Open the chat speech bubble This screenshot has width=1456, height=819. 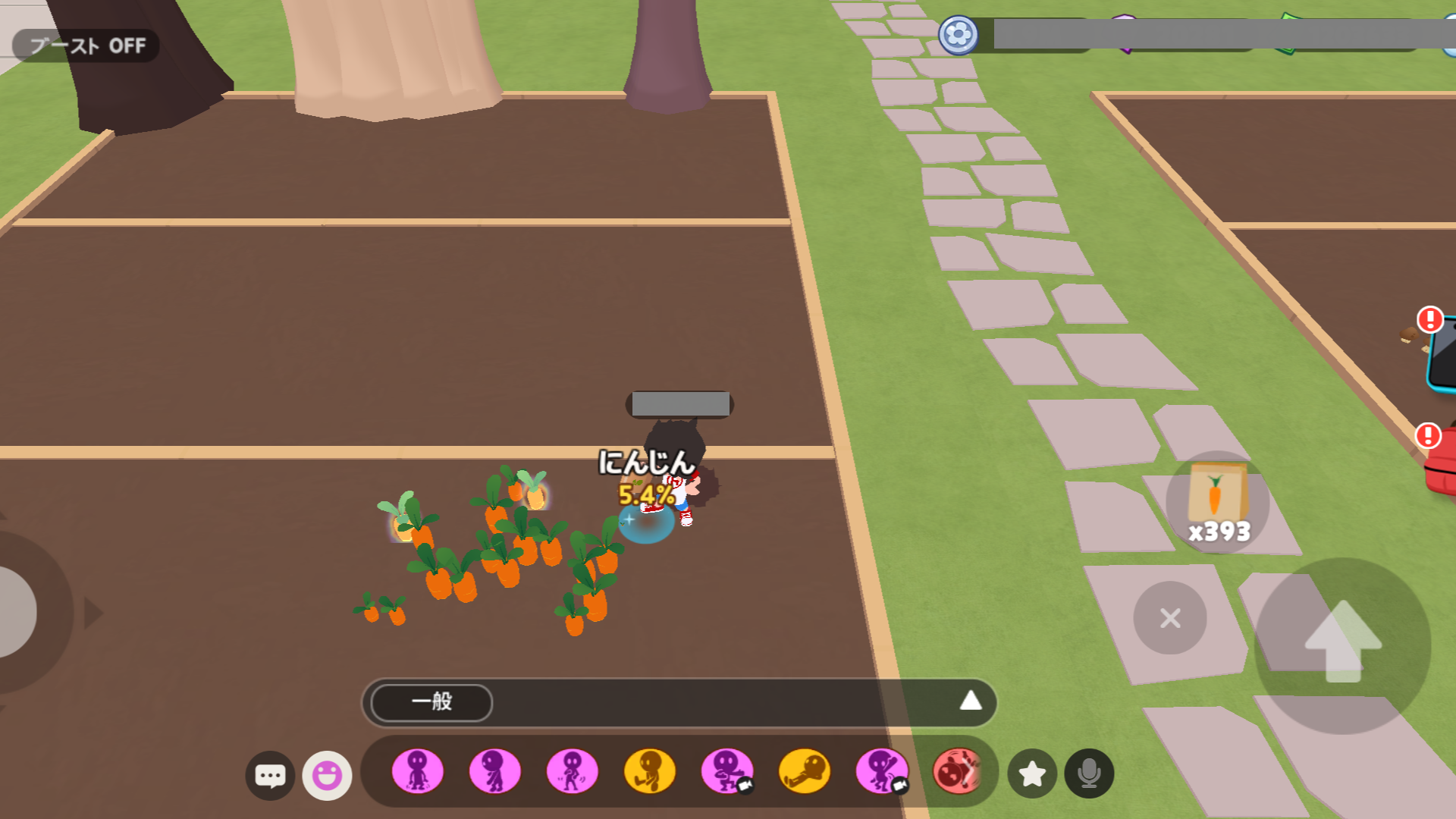point(270,775)
